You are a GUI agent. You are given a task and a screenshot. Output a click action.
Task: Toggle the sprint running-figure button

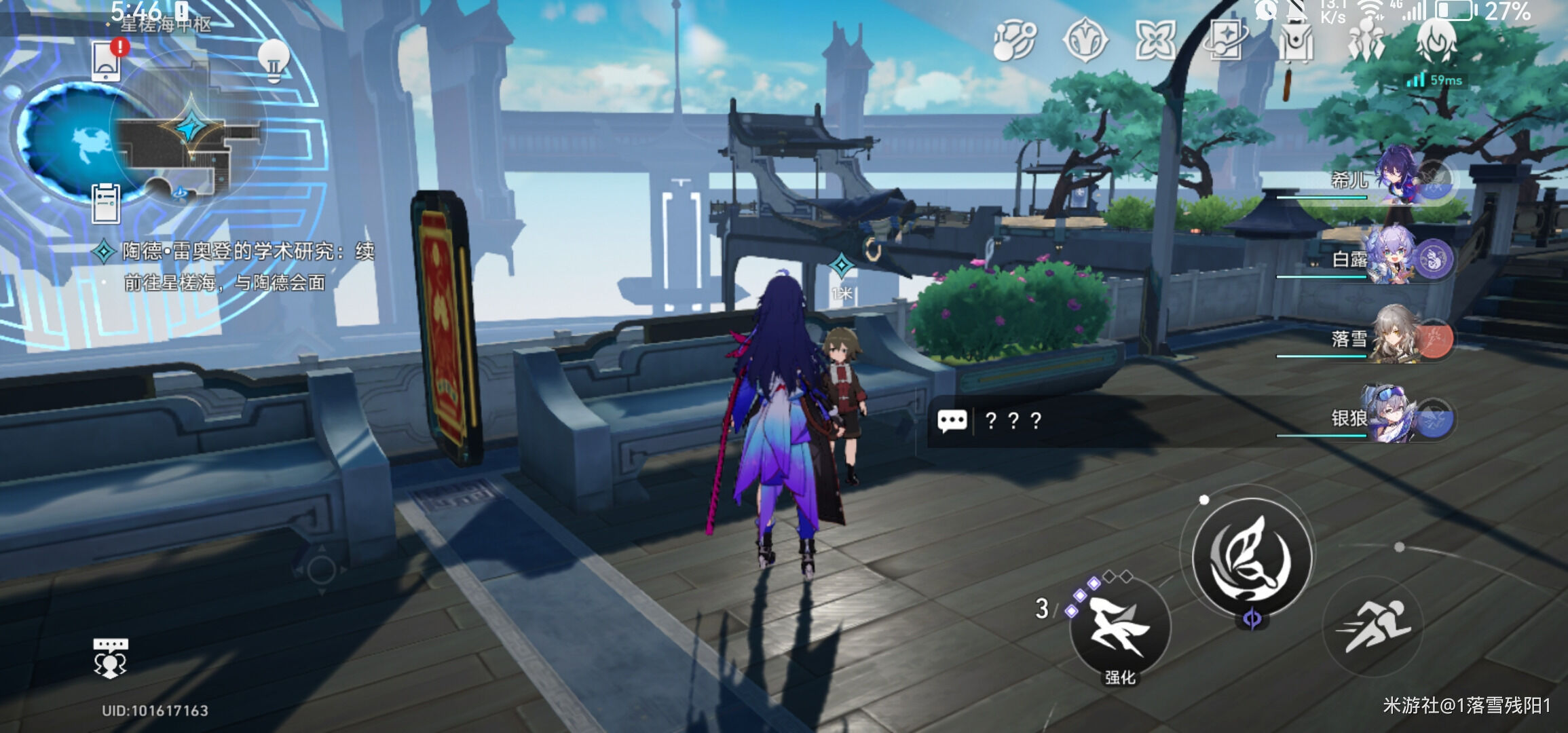pyautogui.click(x=1373, y=625)
